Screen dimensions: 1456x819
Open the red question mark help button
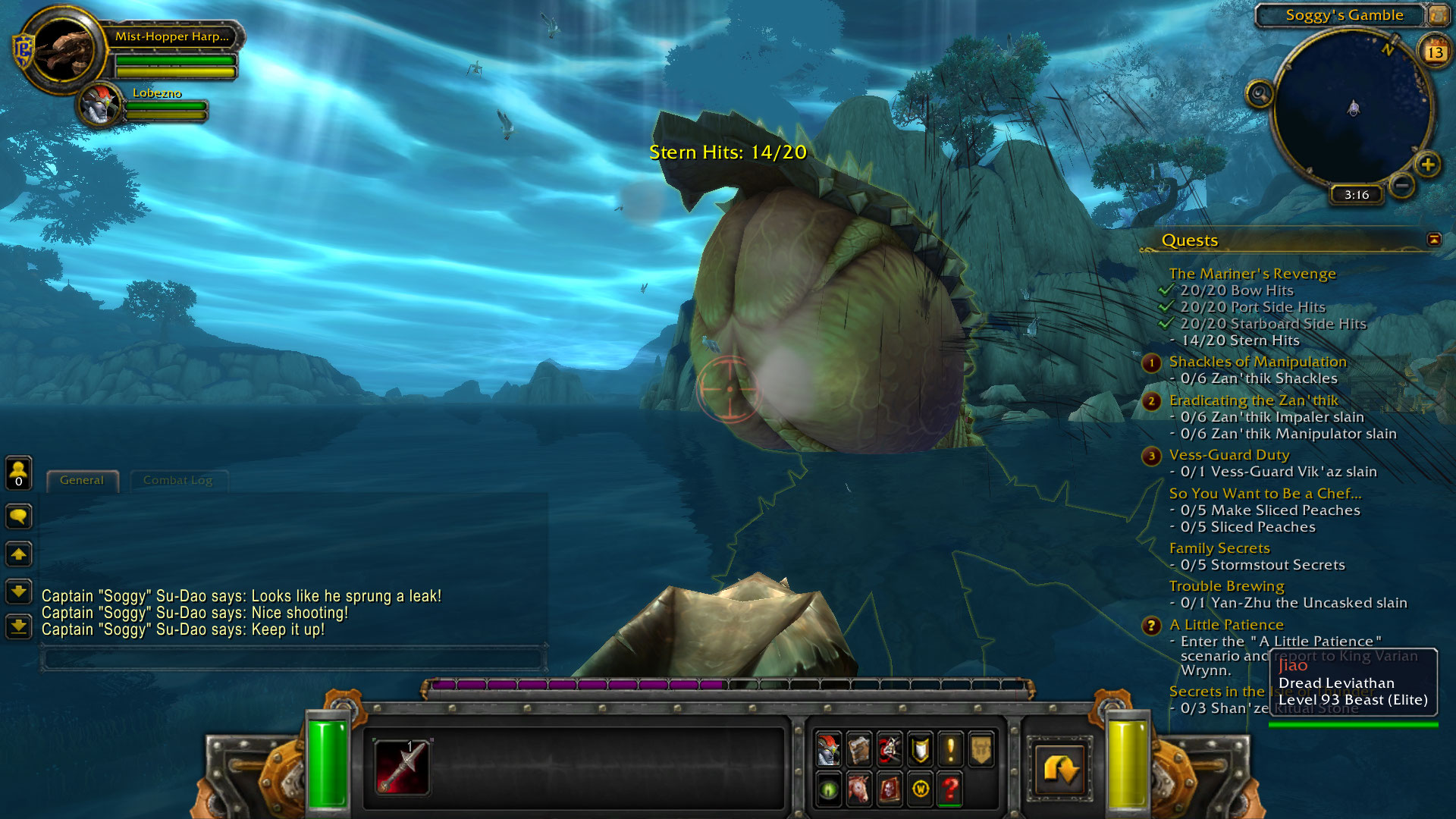[x=951, y=789]
